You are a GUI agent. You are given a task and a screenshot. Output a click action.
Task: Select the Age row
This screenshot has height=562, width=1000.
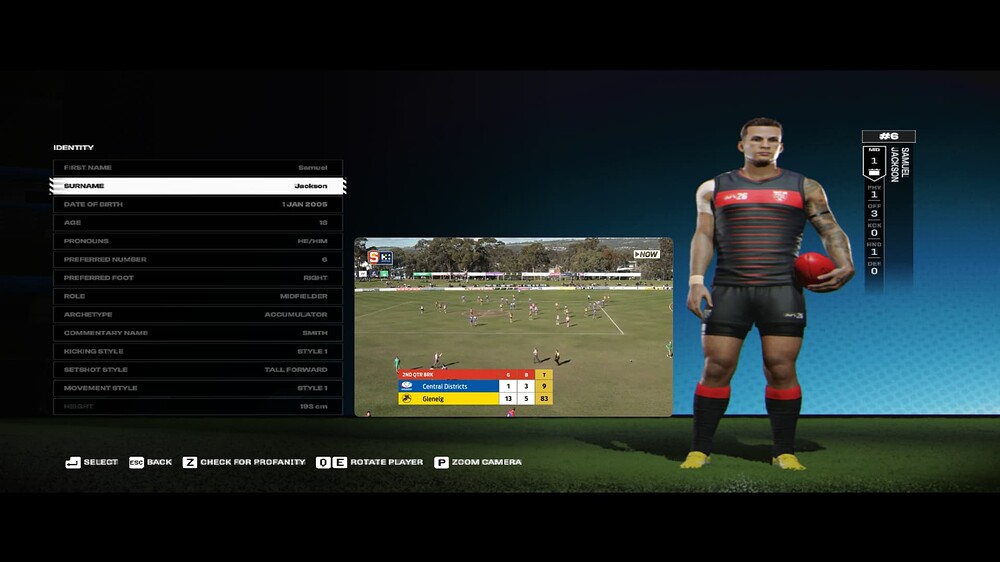tap(197, 223)
